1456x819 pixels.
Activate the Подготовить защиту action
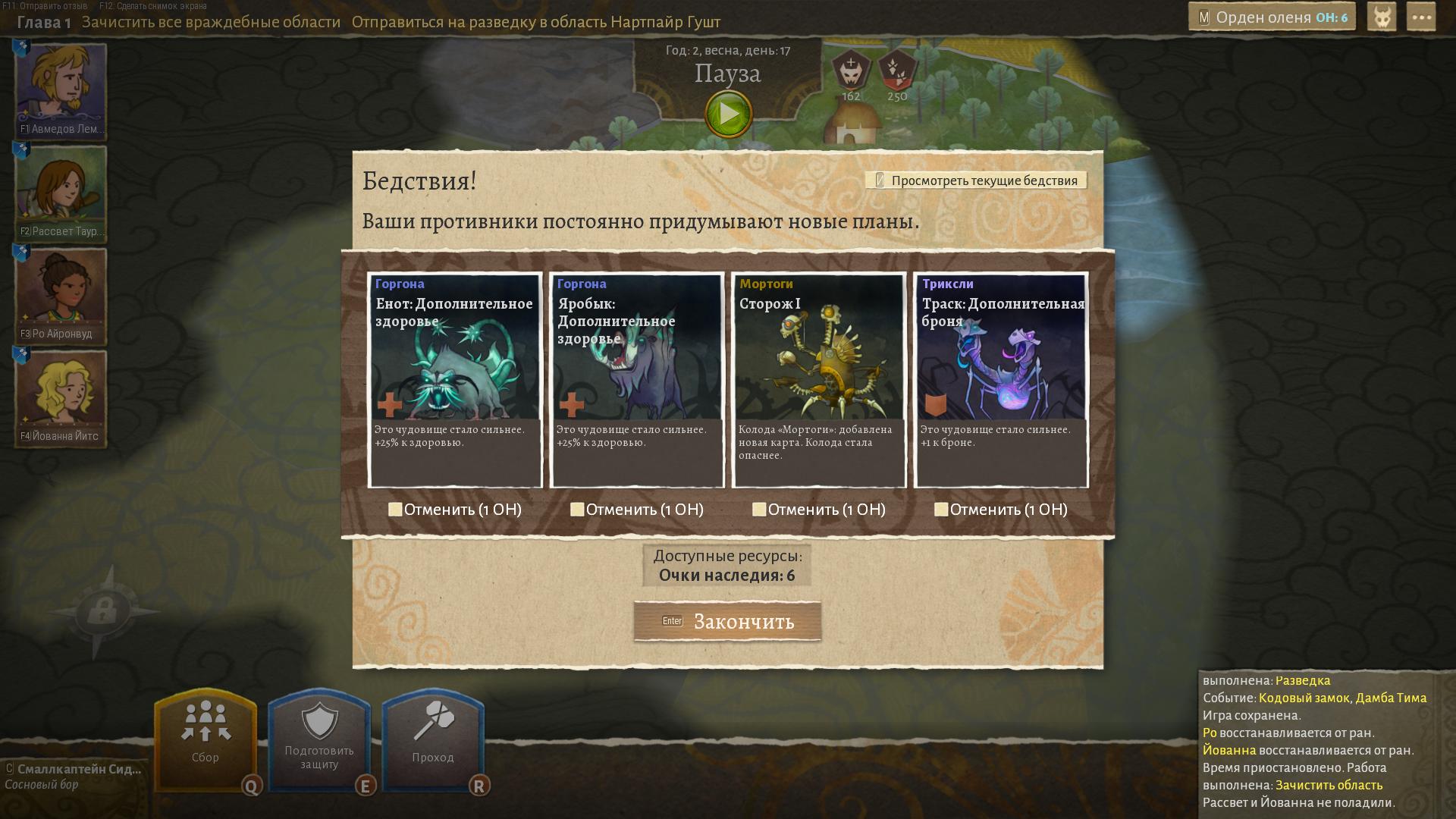point(319,738)
